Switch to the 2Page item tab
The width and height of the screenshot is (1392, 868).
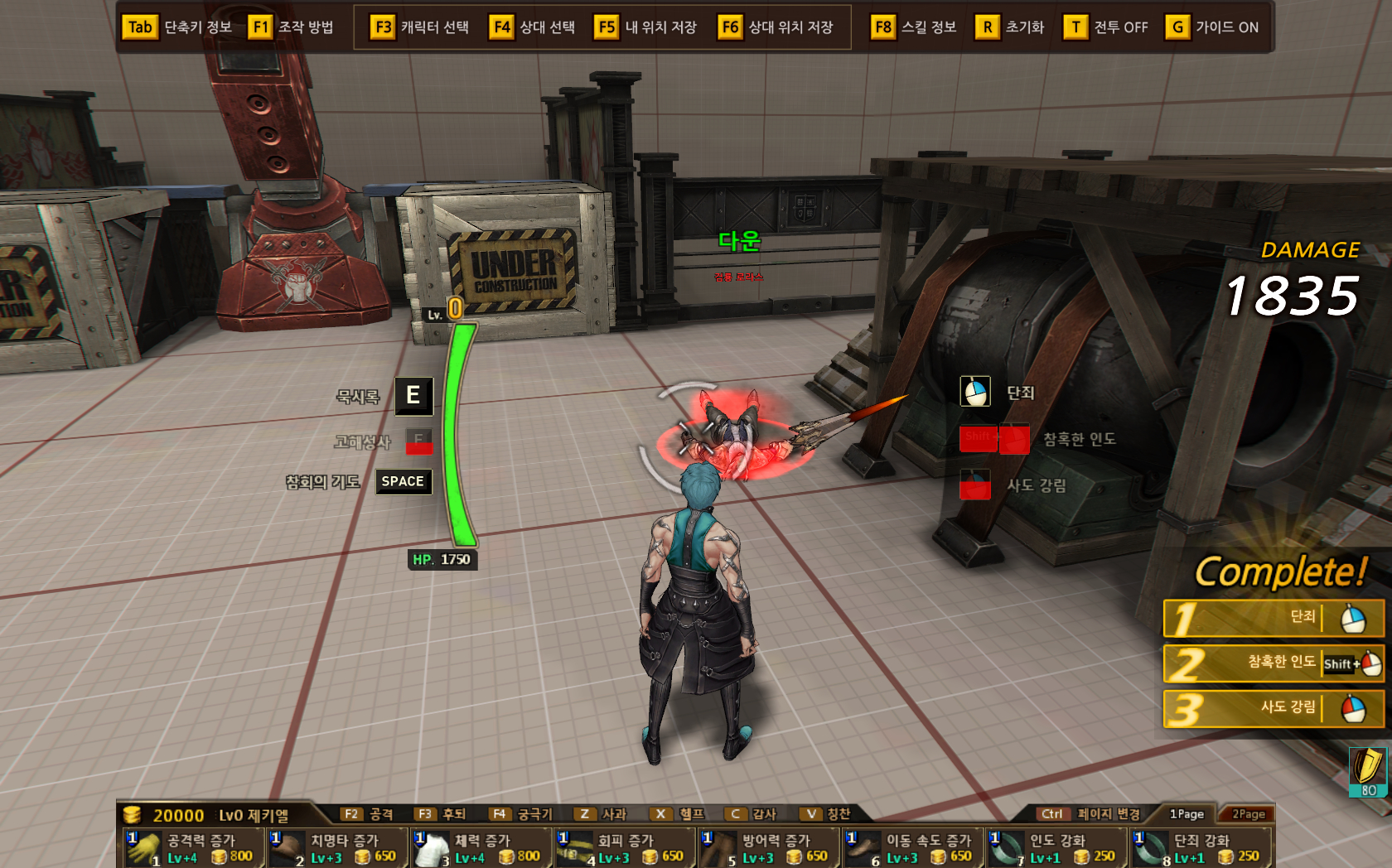[x=1248, y=814]
